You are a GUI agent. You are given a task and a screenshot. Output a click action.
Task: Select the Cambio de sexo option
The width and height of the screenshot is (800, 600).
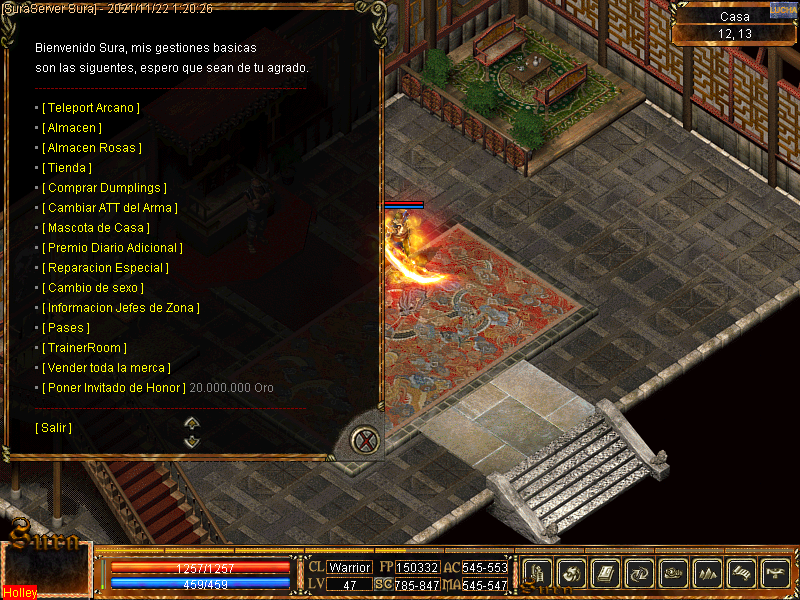click(x=94, y=288)
